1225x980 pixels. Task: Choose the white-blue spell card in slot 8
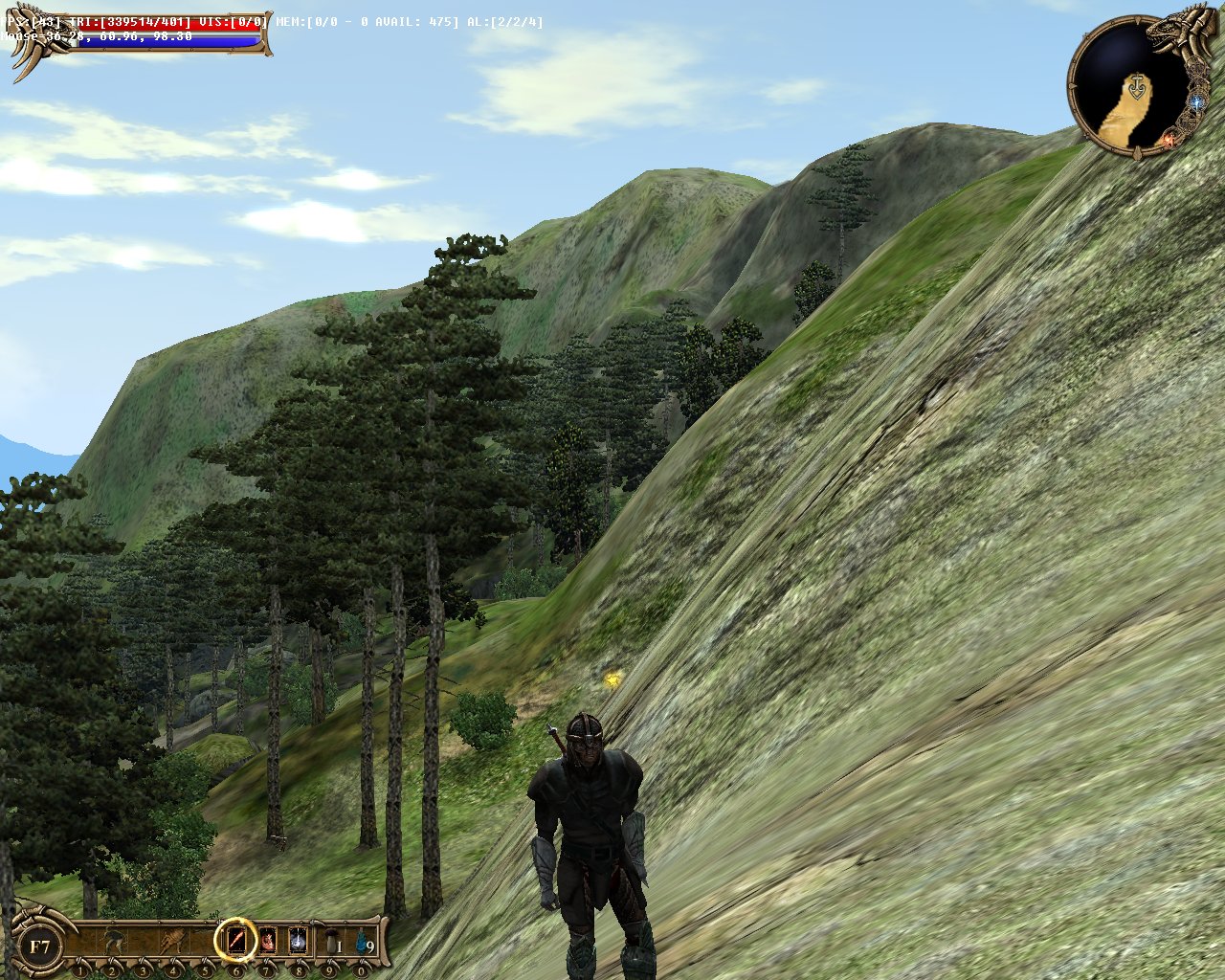pyautogui.click(x=299, y=940)
